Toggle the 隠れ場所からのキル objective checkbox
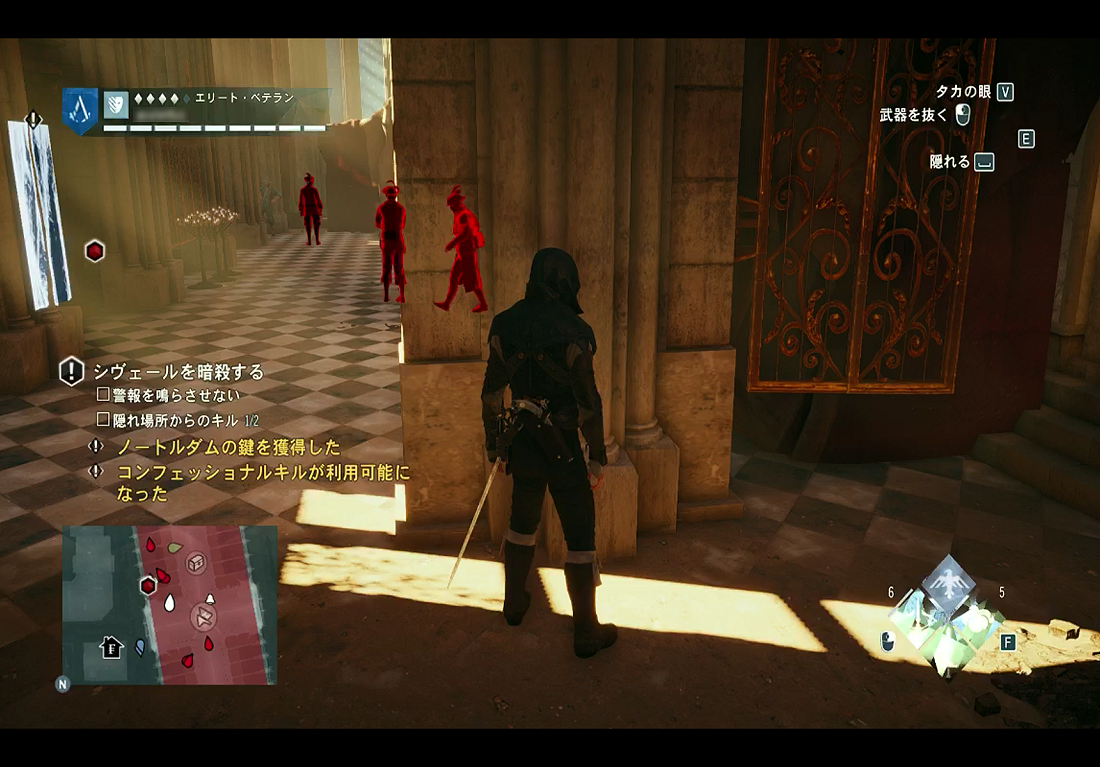Screen dimensions: 1100x767 tap(103, 420)
